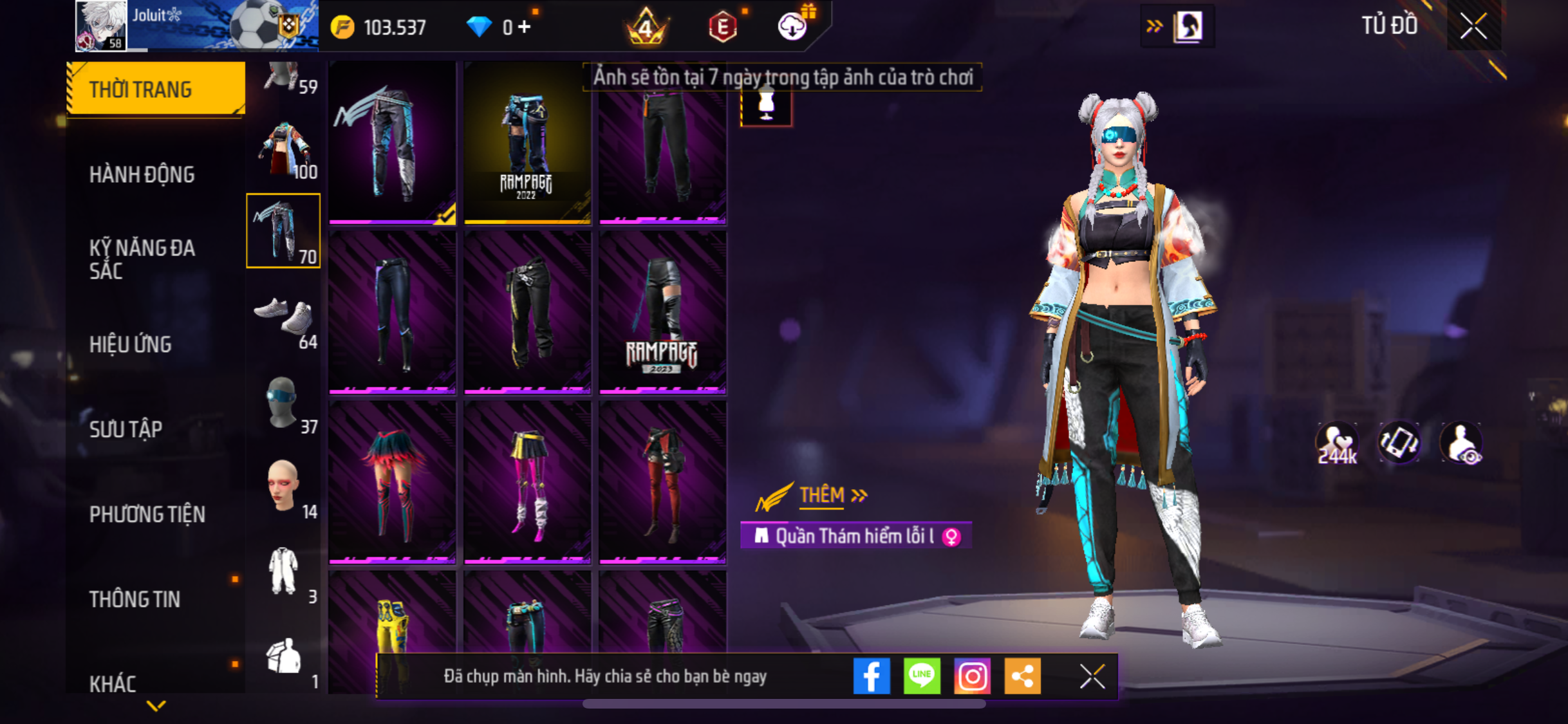Open the player profile avatar Joluit
The height and width of the screenshot is (724, 1568).
tap(101, 26)
